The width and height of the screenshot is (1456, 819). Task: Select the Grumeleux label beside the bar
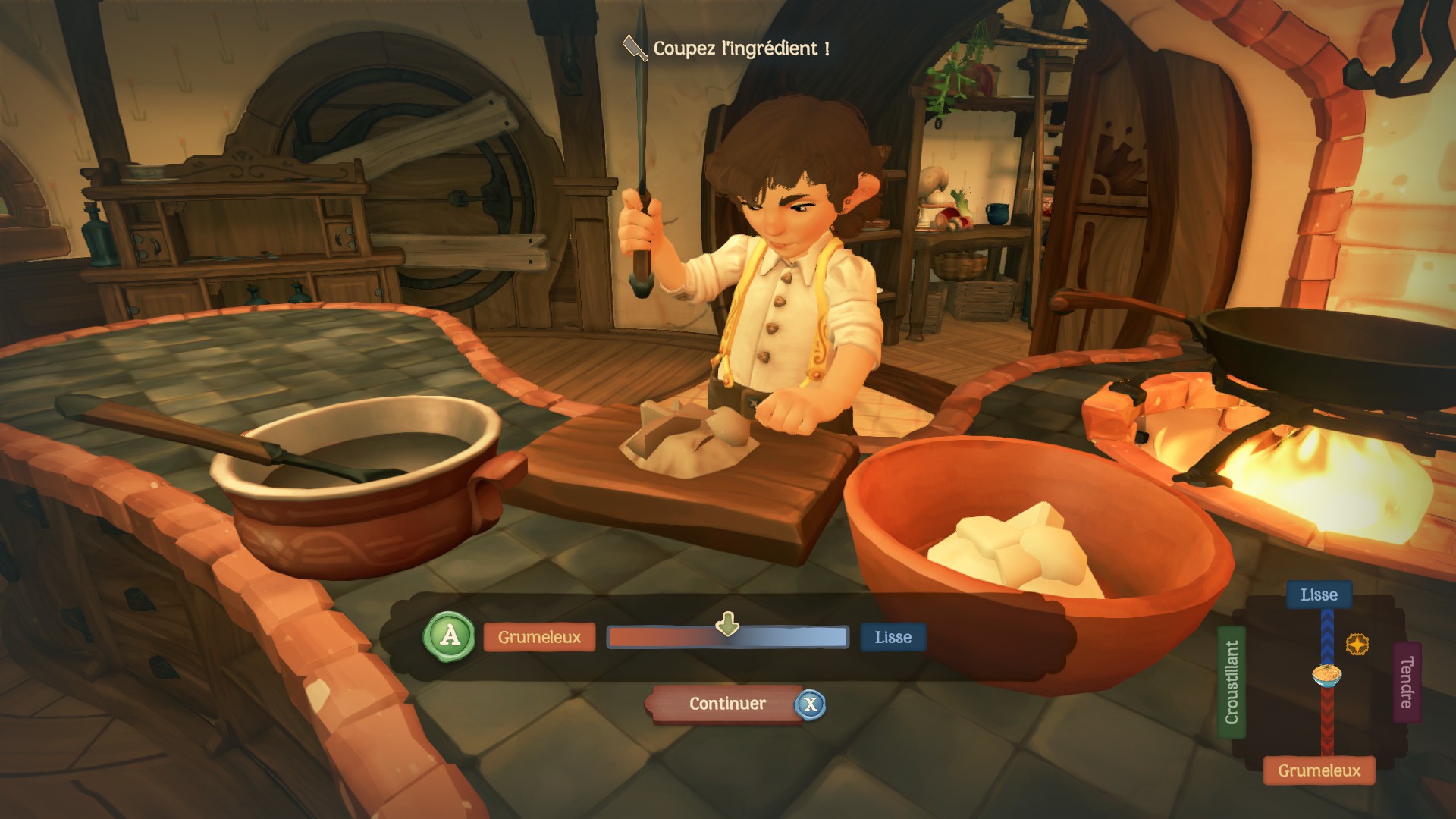pyautogui.click(x=539, y=638)
